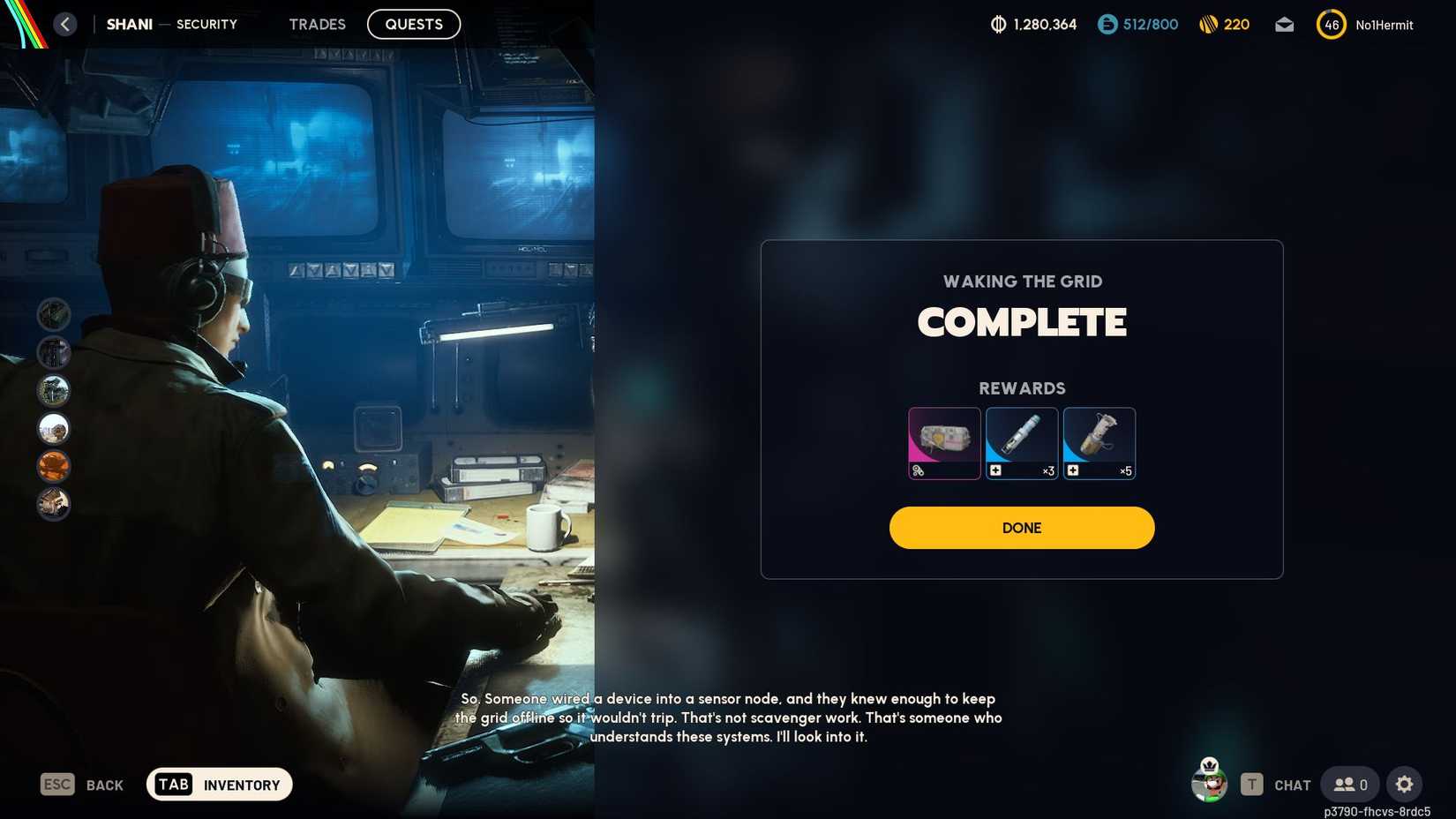Switch to the QUESTS tab

coord(413,24)
